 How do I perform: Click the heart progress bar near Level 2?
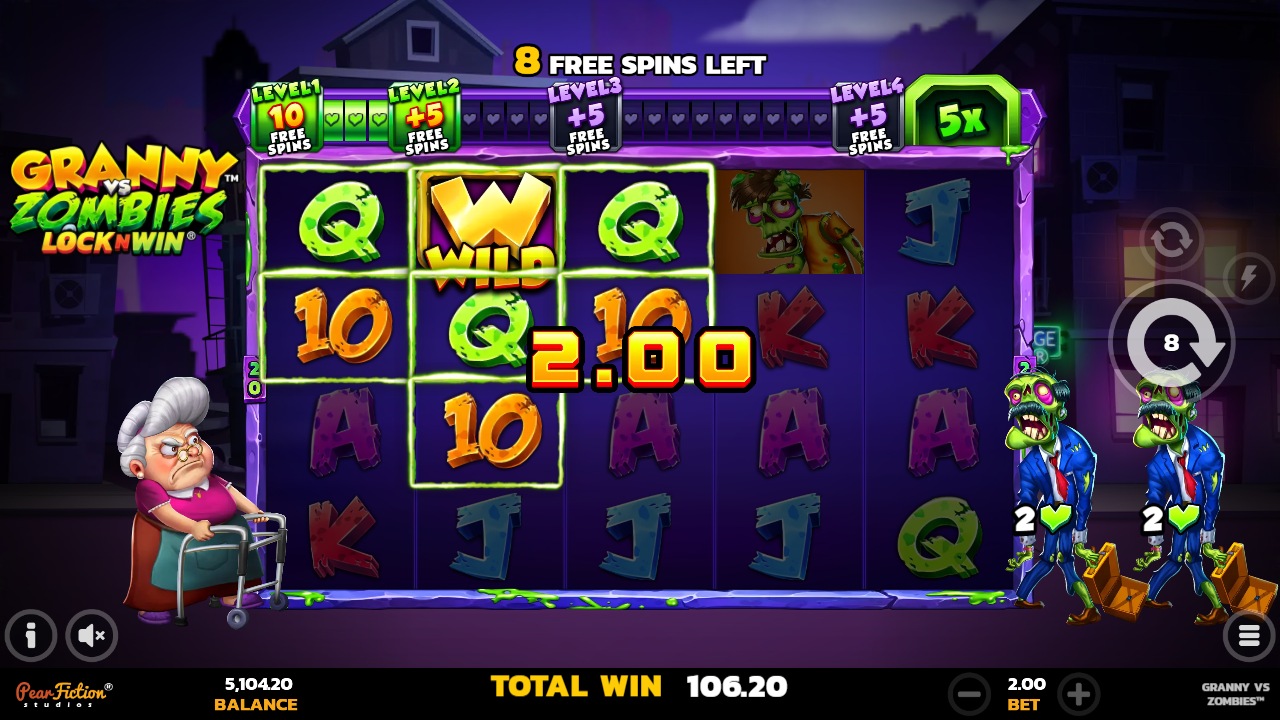[355, 117]
